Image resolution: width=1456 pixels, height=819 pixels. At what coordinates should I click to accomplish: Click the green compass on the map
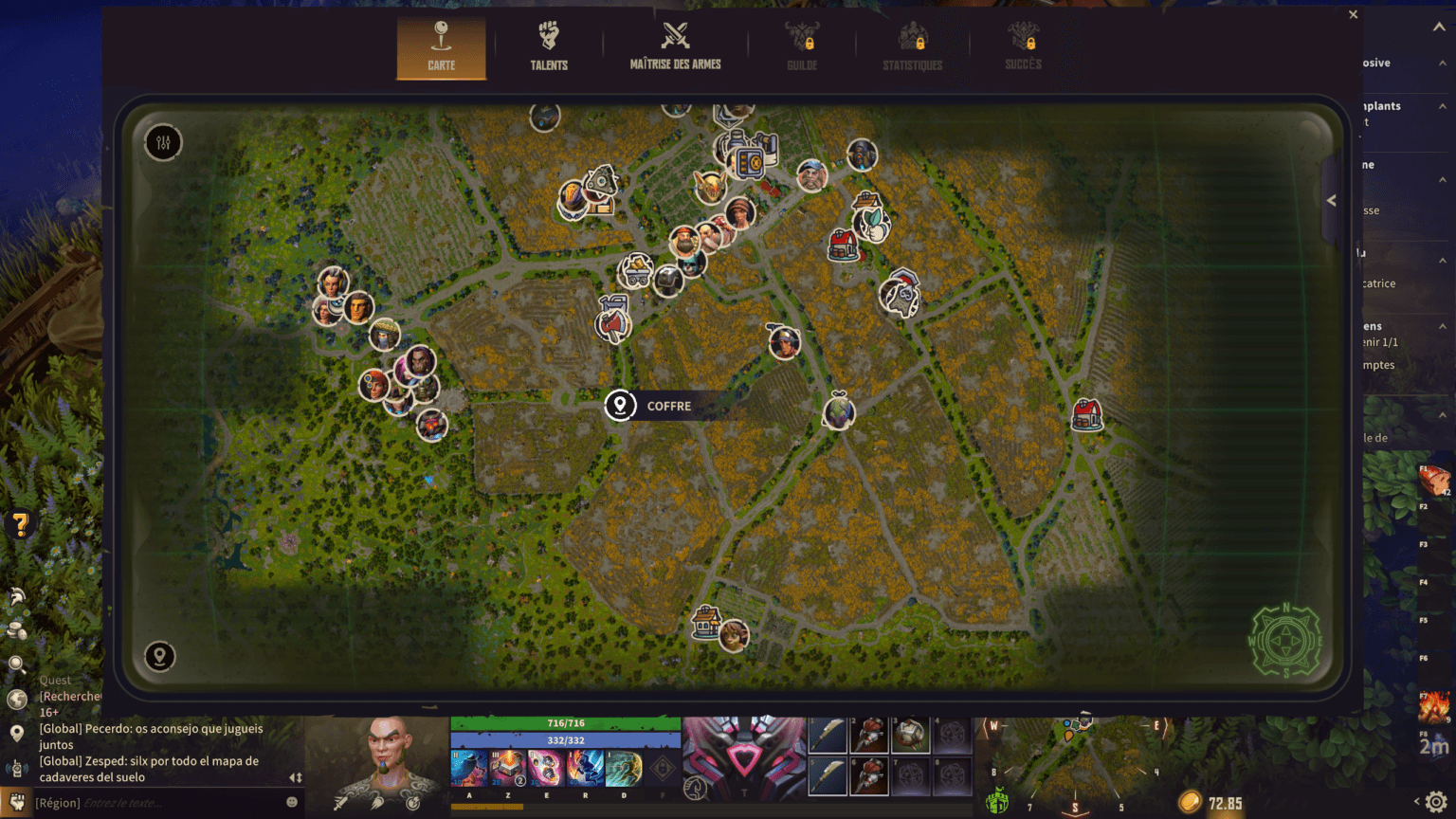point(1285,641)
